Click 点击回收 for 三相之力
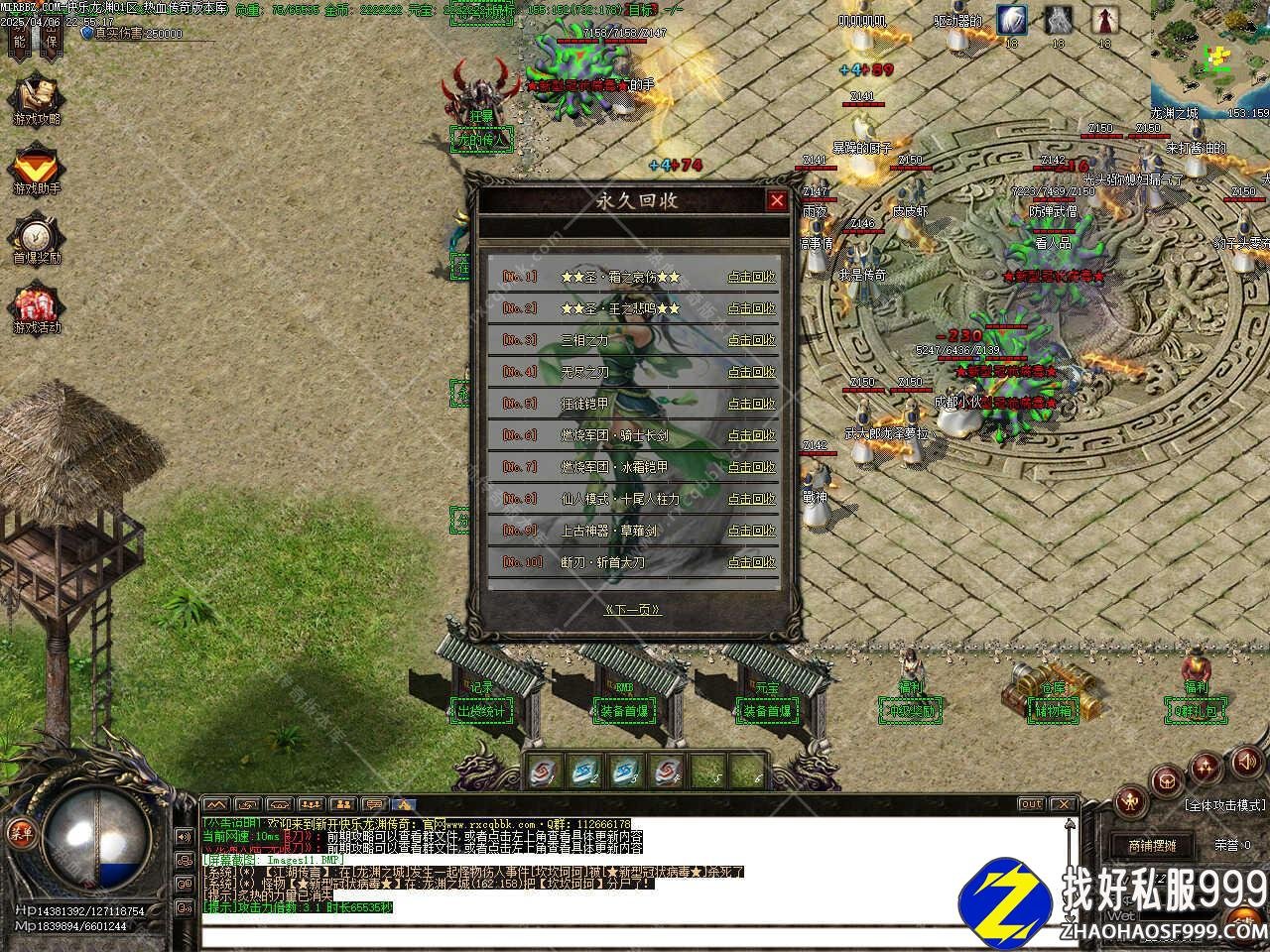Image resolution: width=1270 pixels, height=952 pixels. tap(751, 340)
